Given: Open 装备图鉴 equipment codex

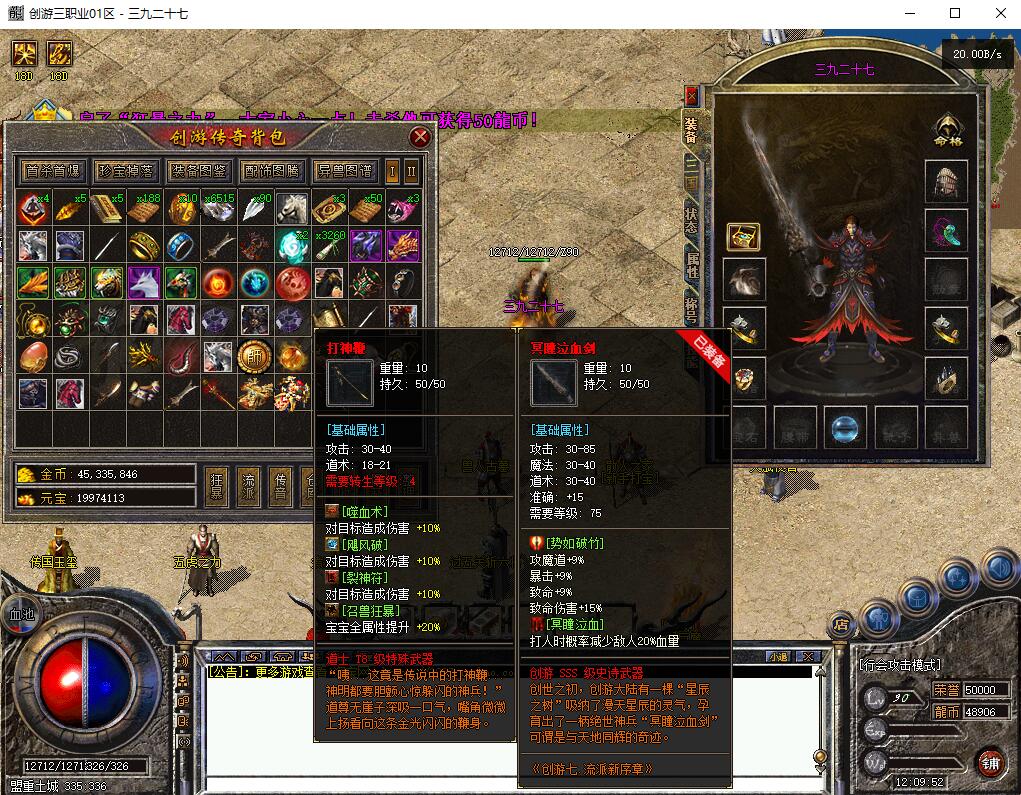Looking at the screenshot, I should pos(198,171).
